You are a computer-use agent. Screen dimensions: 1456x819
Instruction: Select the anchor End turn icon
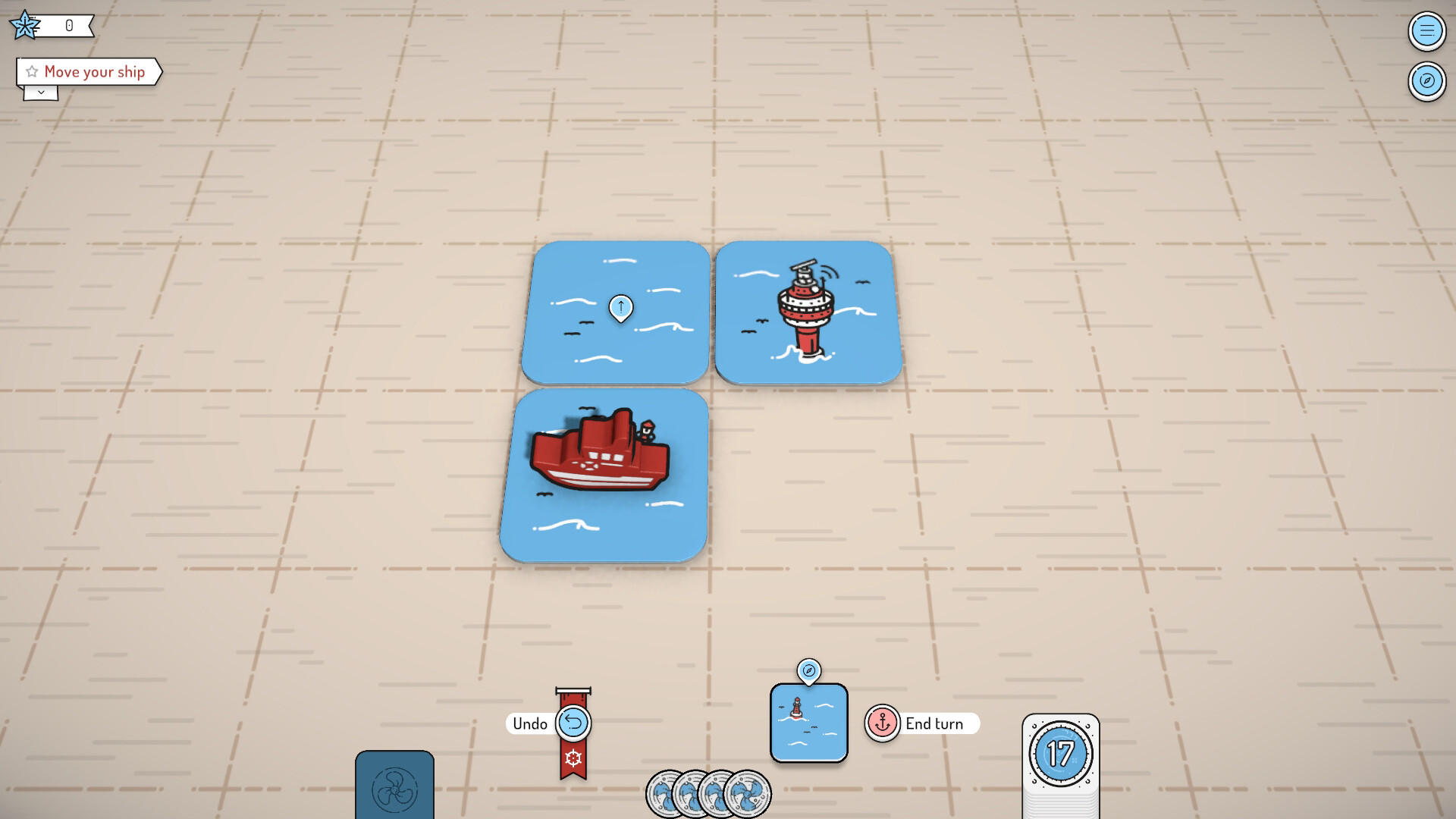(882, 723)
